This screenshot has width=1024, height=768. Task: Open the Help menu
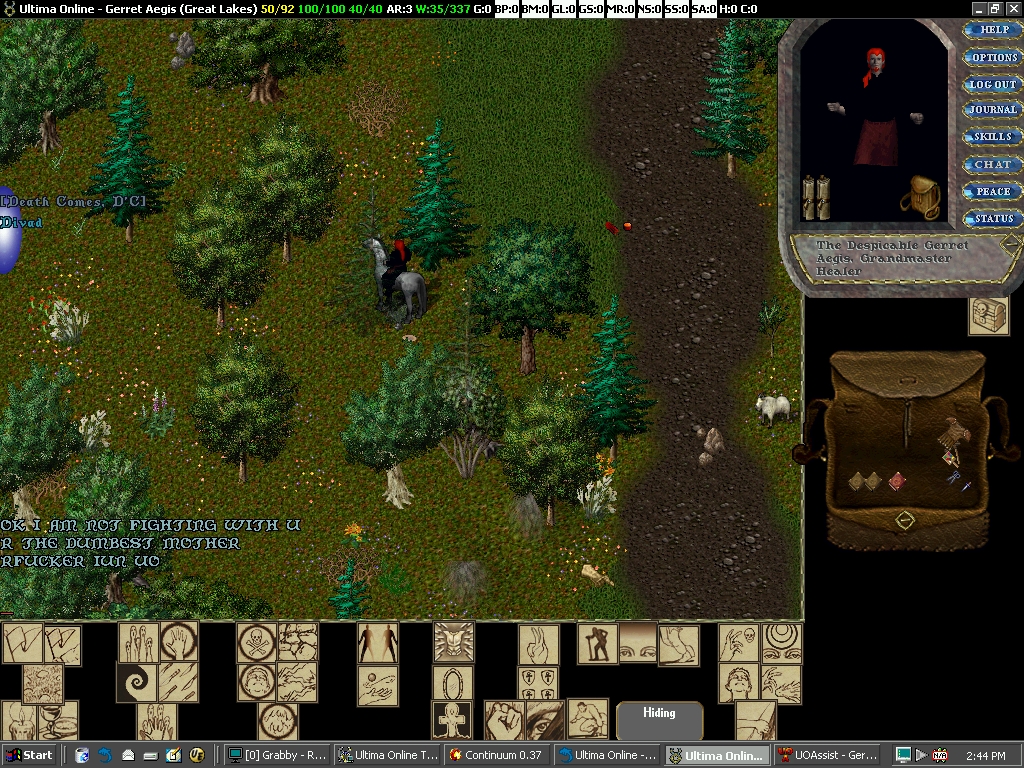pos(993,30)
